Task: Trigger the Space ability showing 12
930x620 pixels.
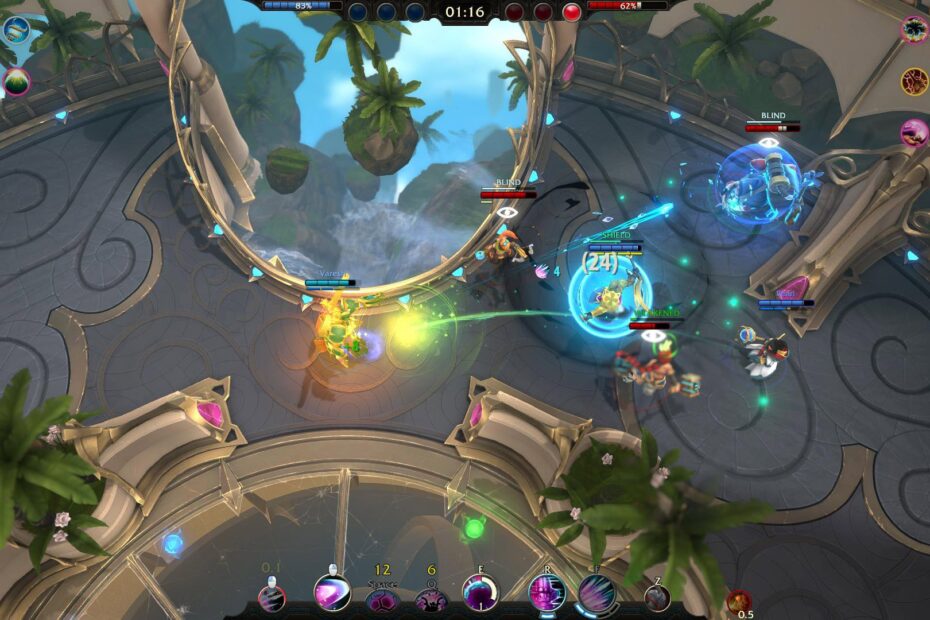Action: tap(381, 599)
